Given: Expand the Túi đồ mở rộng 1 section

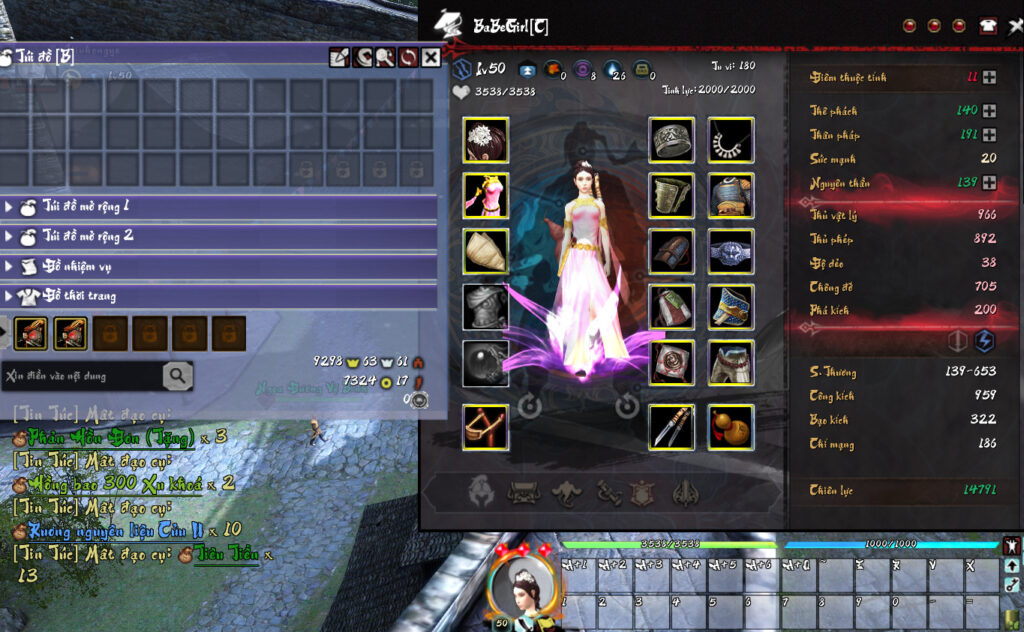Looking at the screenshot, I should pos(10,207).
